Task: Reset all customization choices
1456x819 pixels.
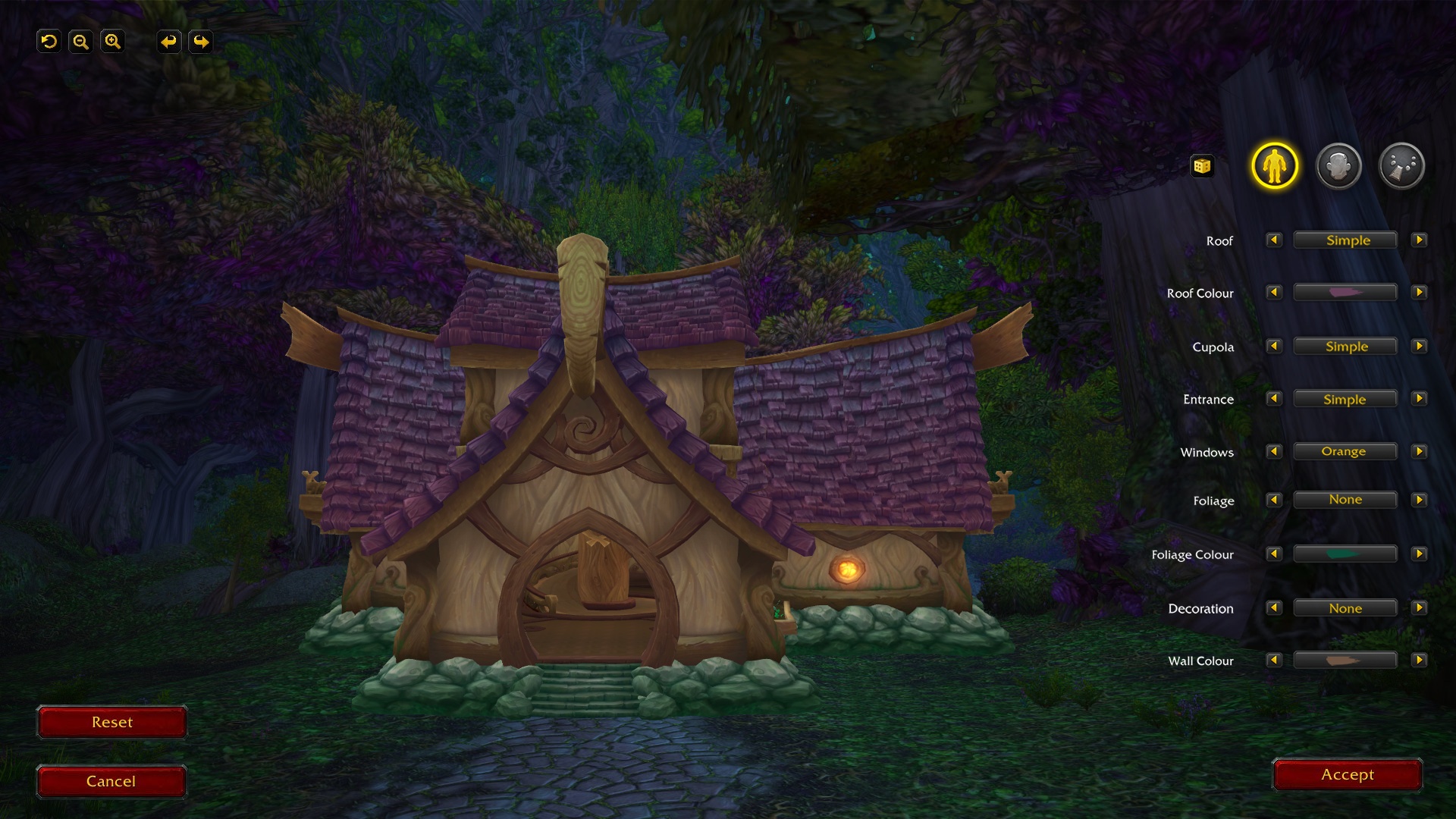Action: (111, 722)
